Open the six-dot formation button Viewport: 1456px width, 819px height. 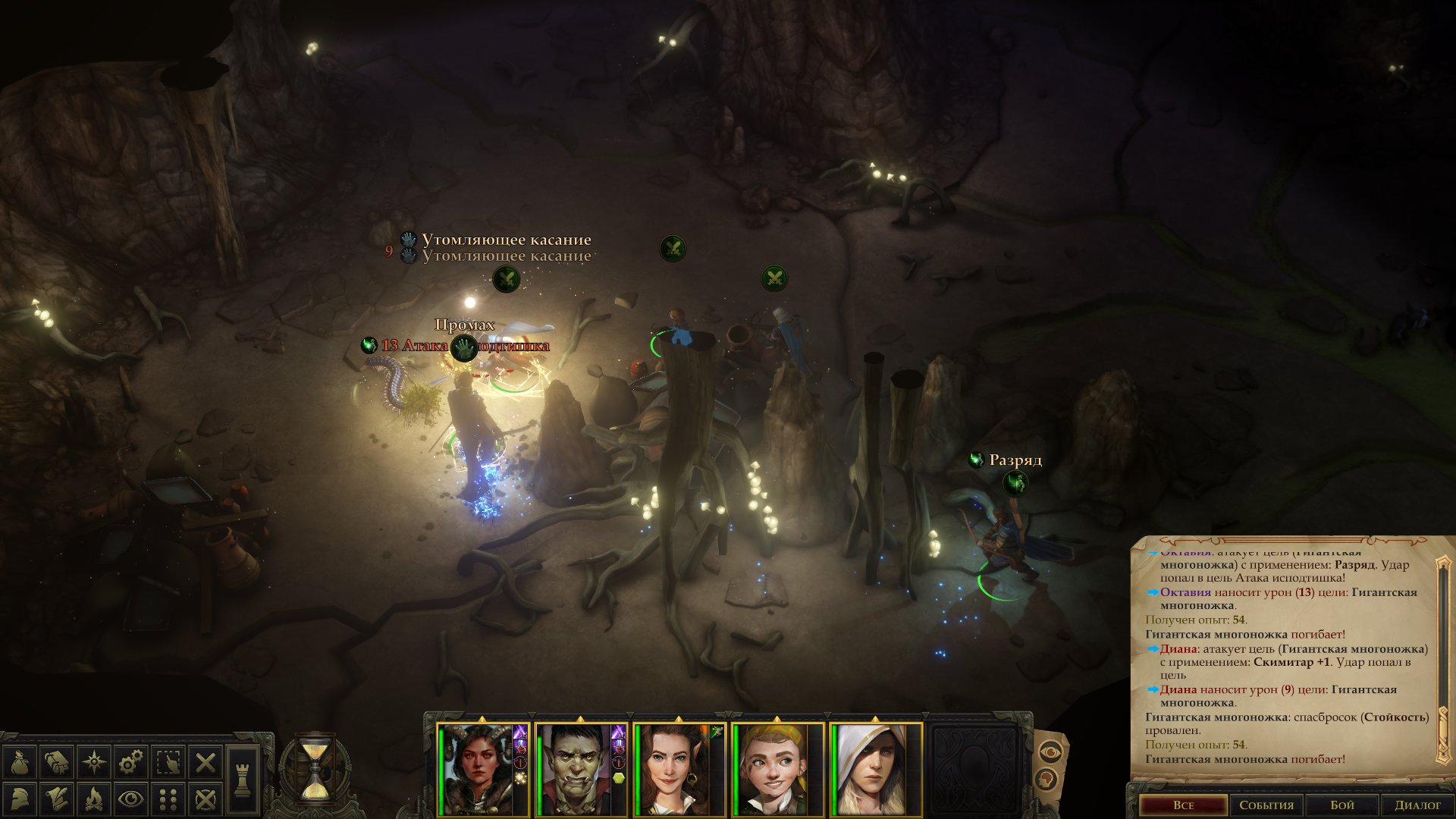pos(168,799)
